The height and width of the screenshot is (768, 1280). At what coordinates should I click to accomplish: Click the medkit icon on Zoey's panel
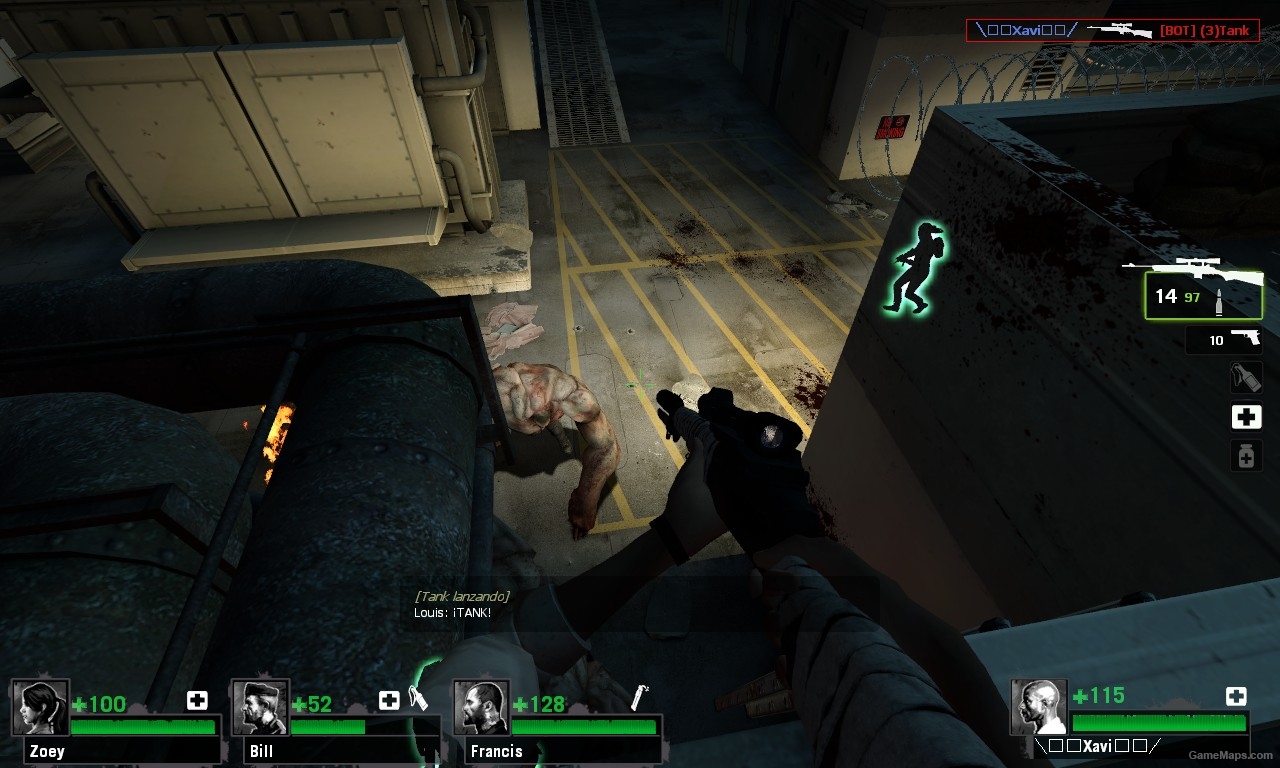pos(197,700)
